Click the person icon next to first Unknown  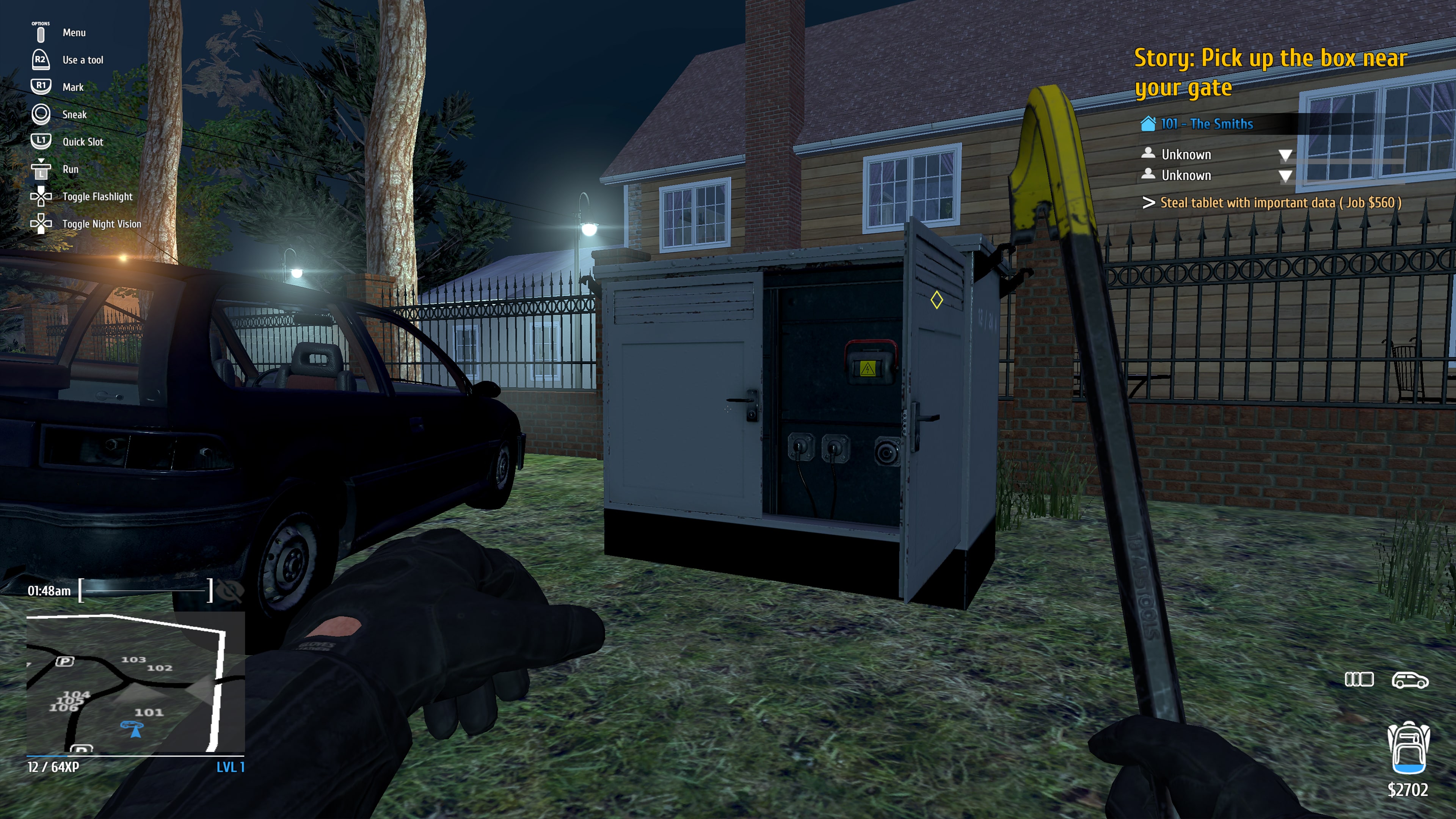tap(1148, 153)
